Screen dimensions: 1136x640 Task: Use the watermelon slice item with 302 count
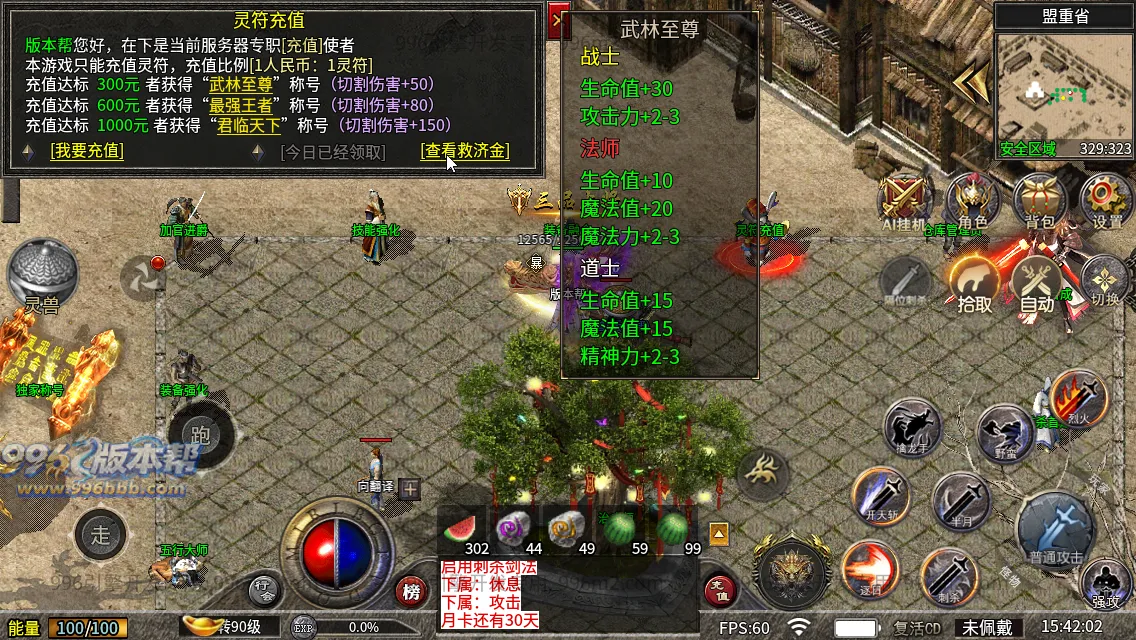coord(463,528)
